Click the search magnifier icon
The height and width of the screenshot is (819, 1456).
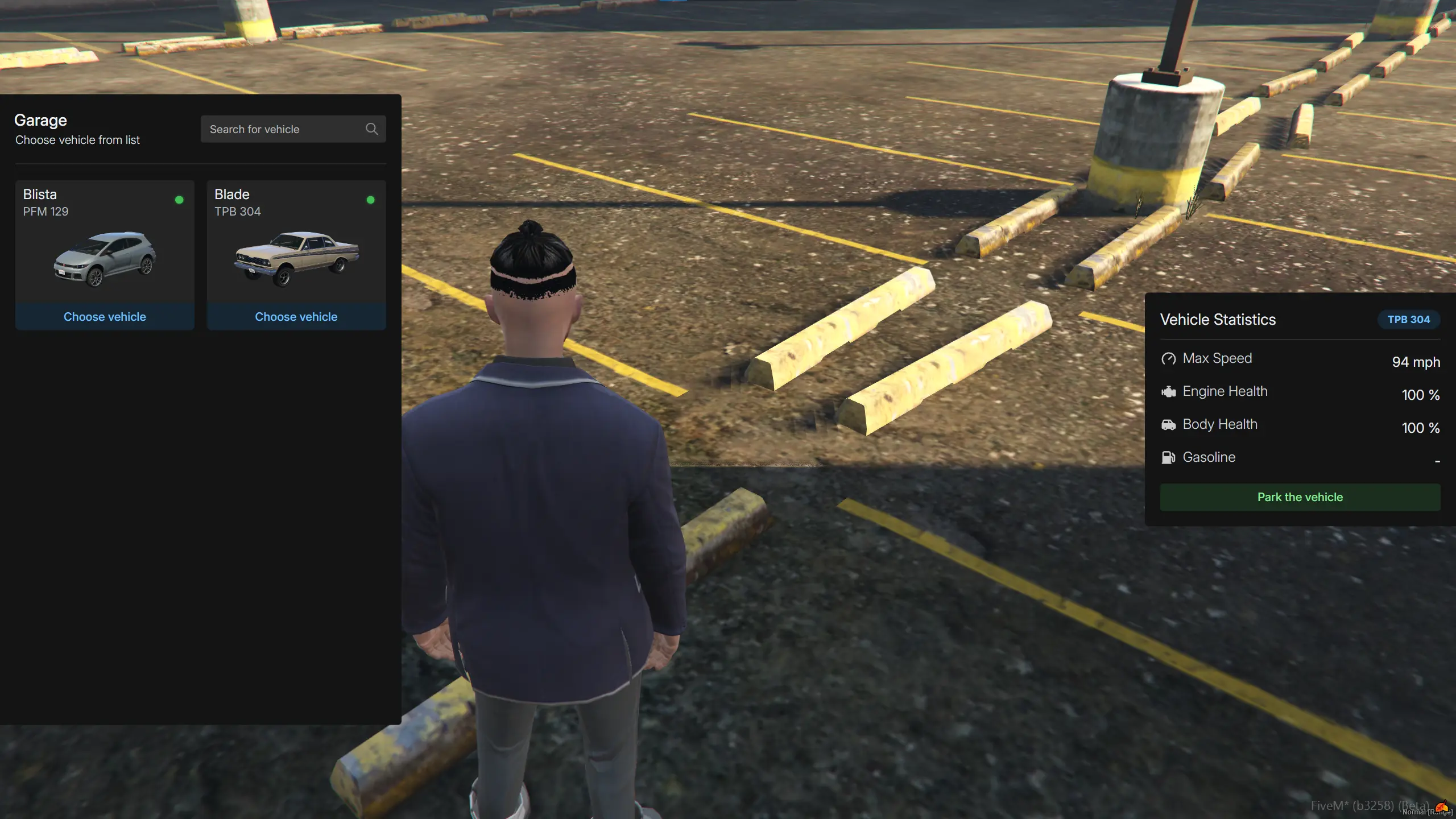(x=371, y=129)
